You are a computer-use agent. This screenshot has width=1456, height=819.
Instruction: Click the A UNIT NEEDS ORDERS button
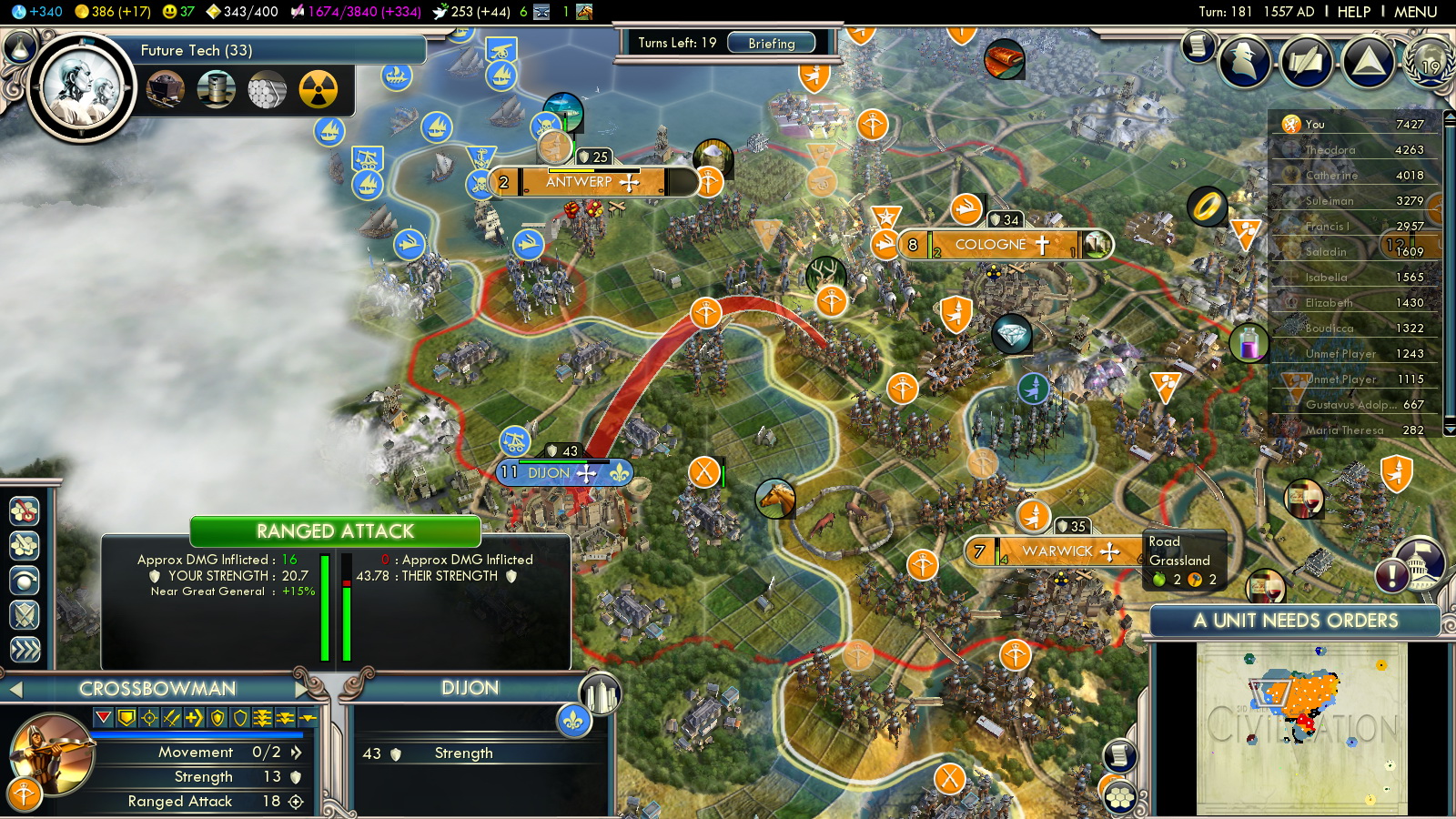(1295, 621)
